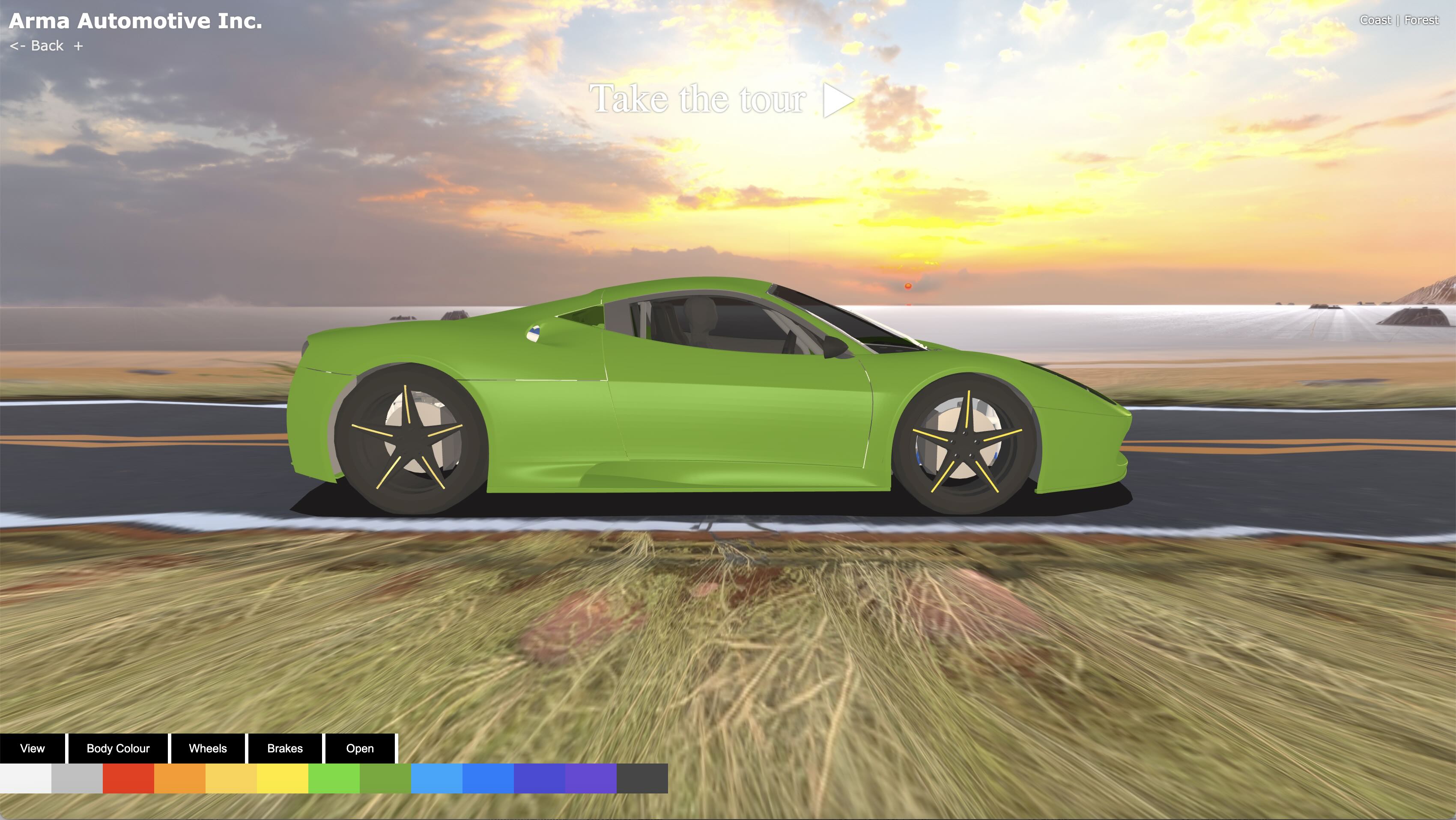This screenshot has width=1456, height=820.
Task: Open the View tab
Action: click(x=32, y=748)
